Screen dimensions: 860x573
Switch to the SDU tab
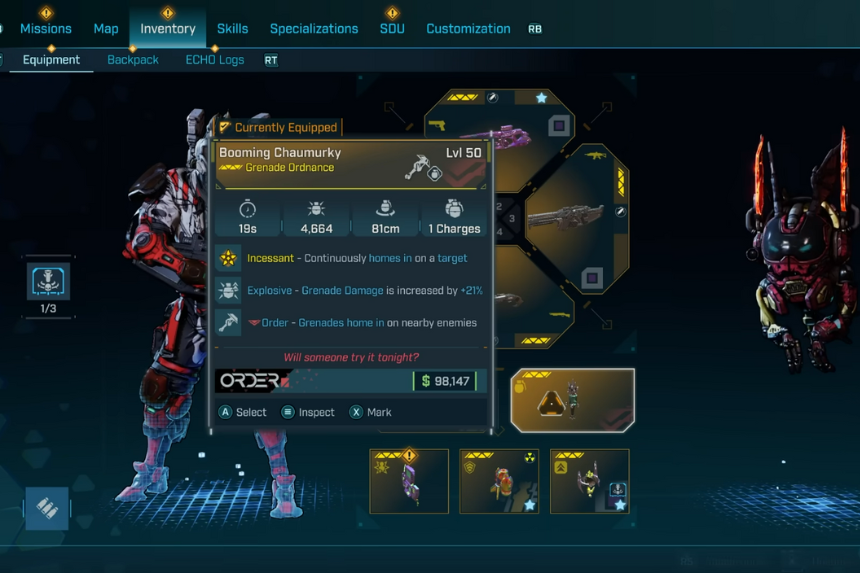[x=392, y=29]
